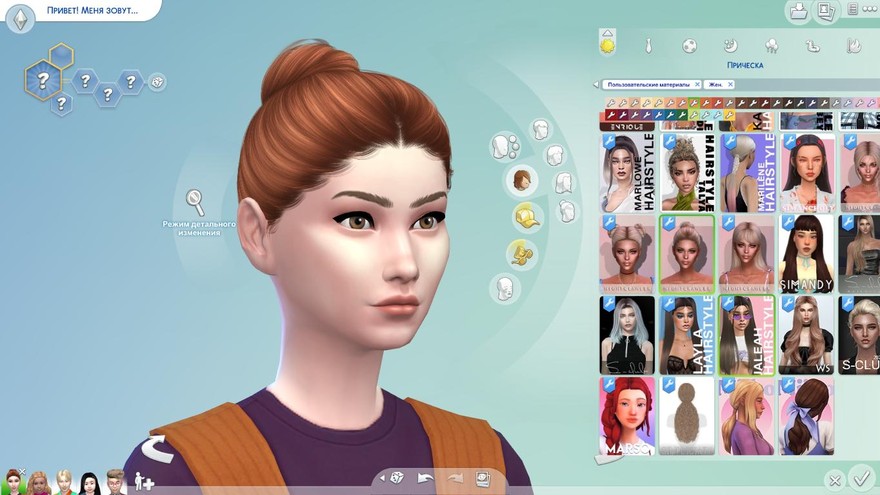The image size is (880, 495).
Task: Pick the Simandy long dark hair thumbnail
Action: point(807,253)
